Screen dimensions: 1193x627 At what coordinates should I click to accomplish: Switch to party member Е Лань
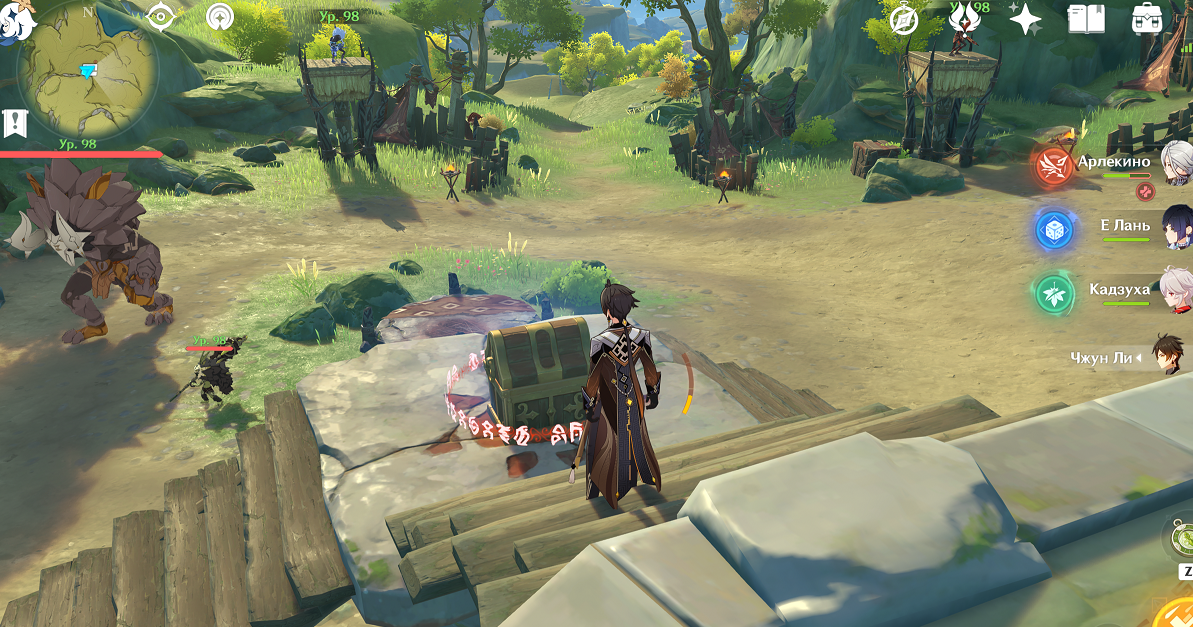click(1177, 226)
